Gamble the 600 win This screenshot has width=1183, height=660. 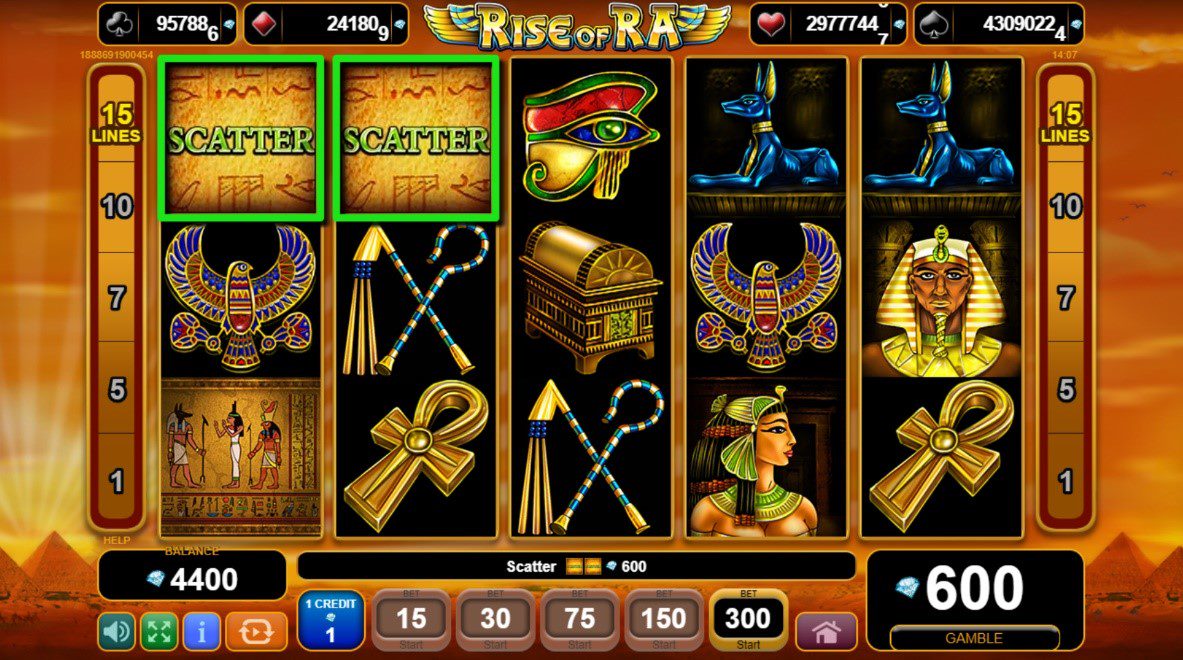973,637
